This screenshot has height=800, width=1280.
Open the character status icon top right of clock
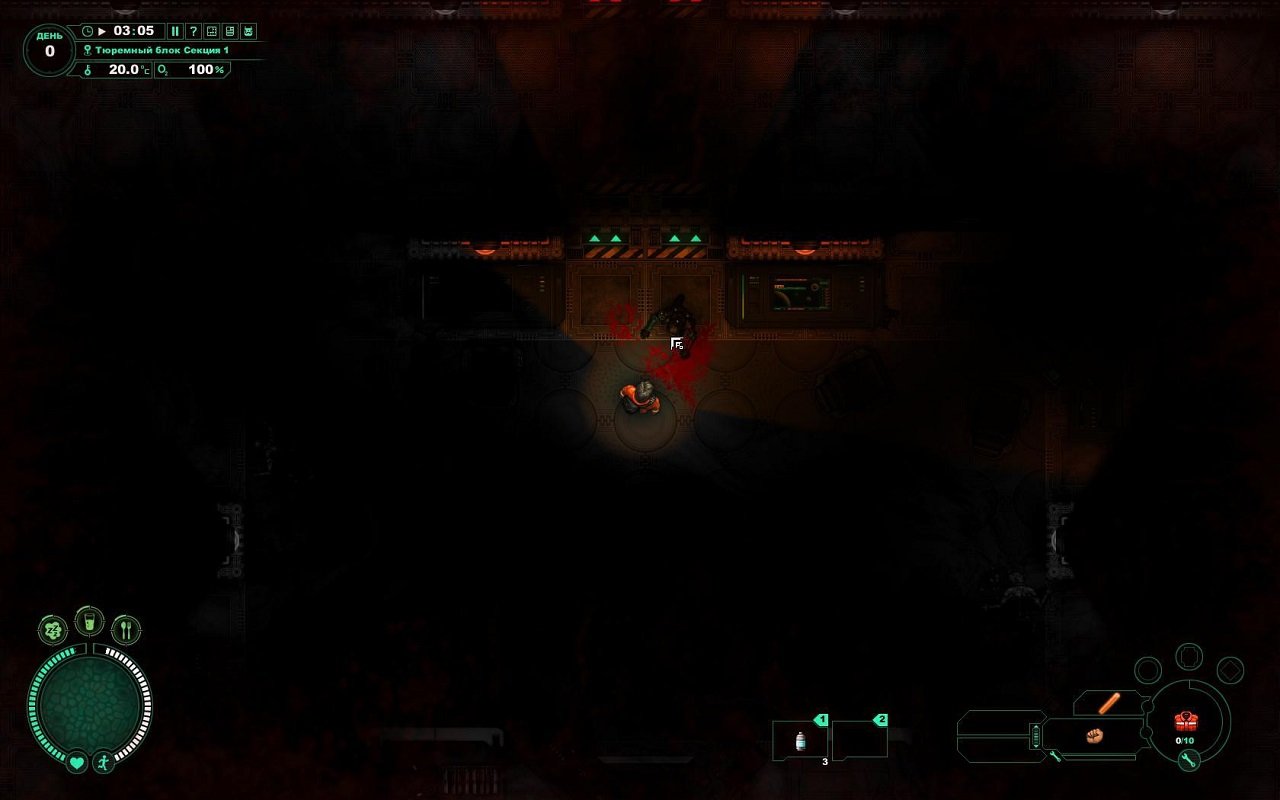(x=248, y=31)
